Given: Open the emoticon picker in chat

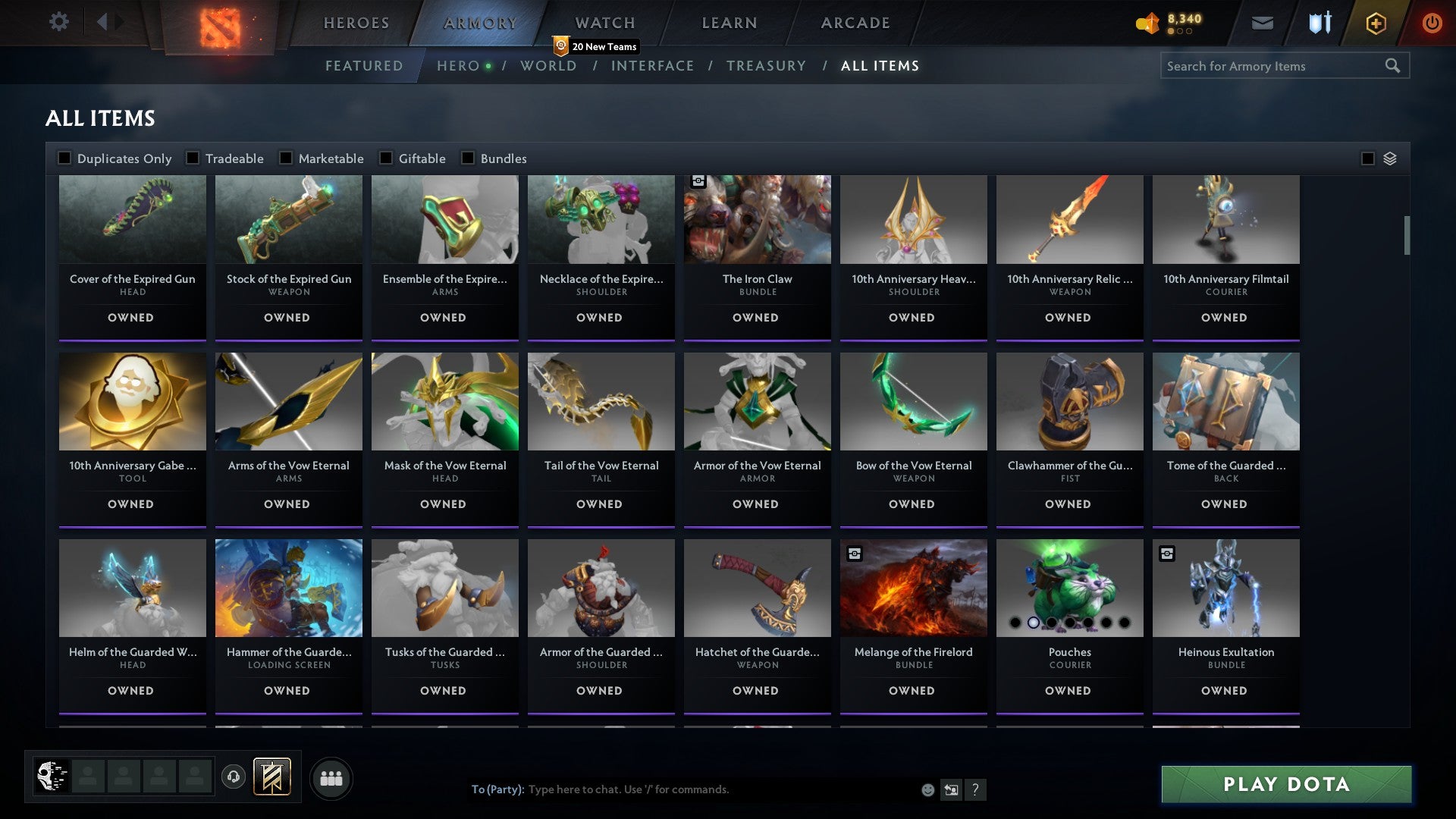Looking at the screenshot, I should click(x=927, y=789).
